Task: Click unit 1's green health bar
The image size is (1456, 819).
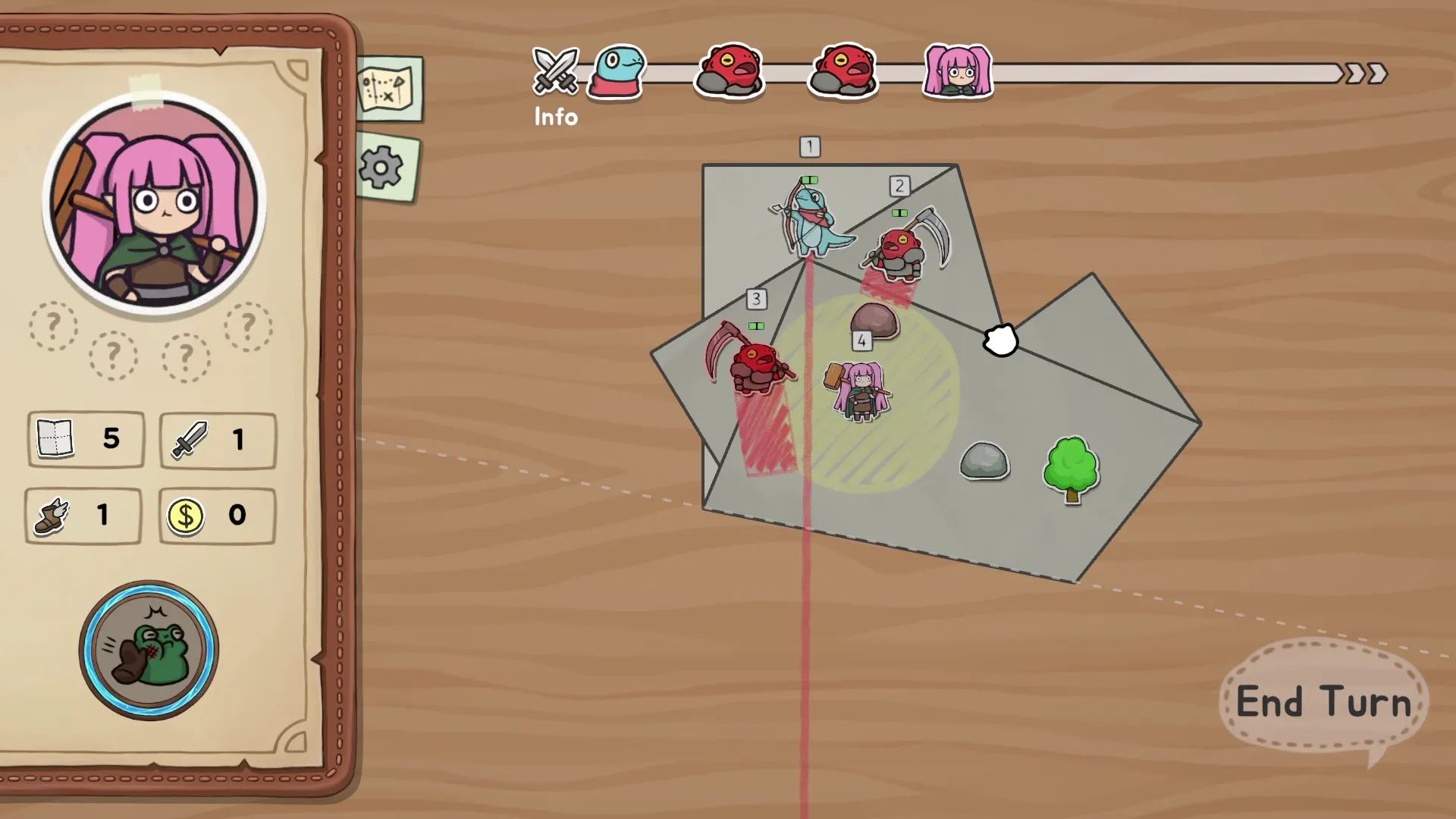Action: 809,179
